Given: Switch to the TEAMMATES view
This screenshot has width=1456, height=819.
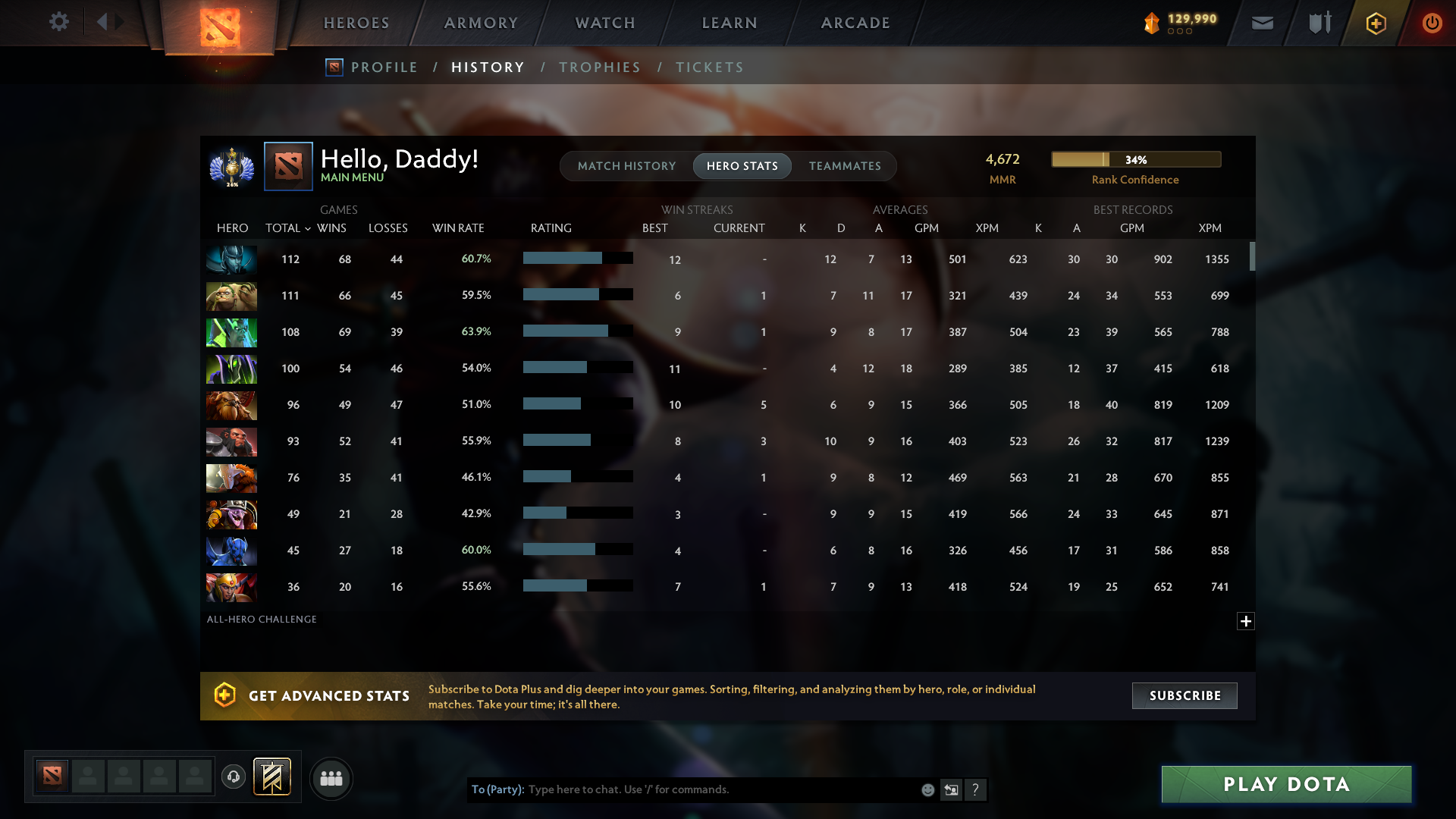Looking at the screenshot, I should pyautogui.click(x=845, y=165).
